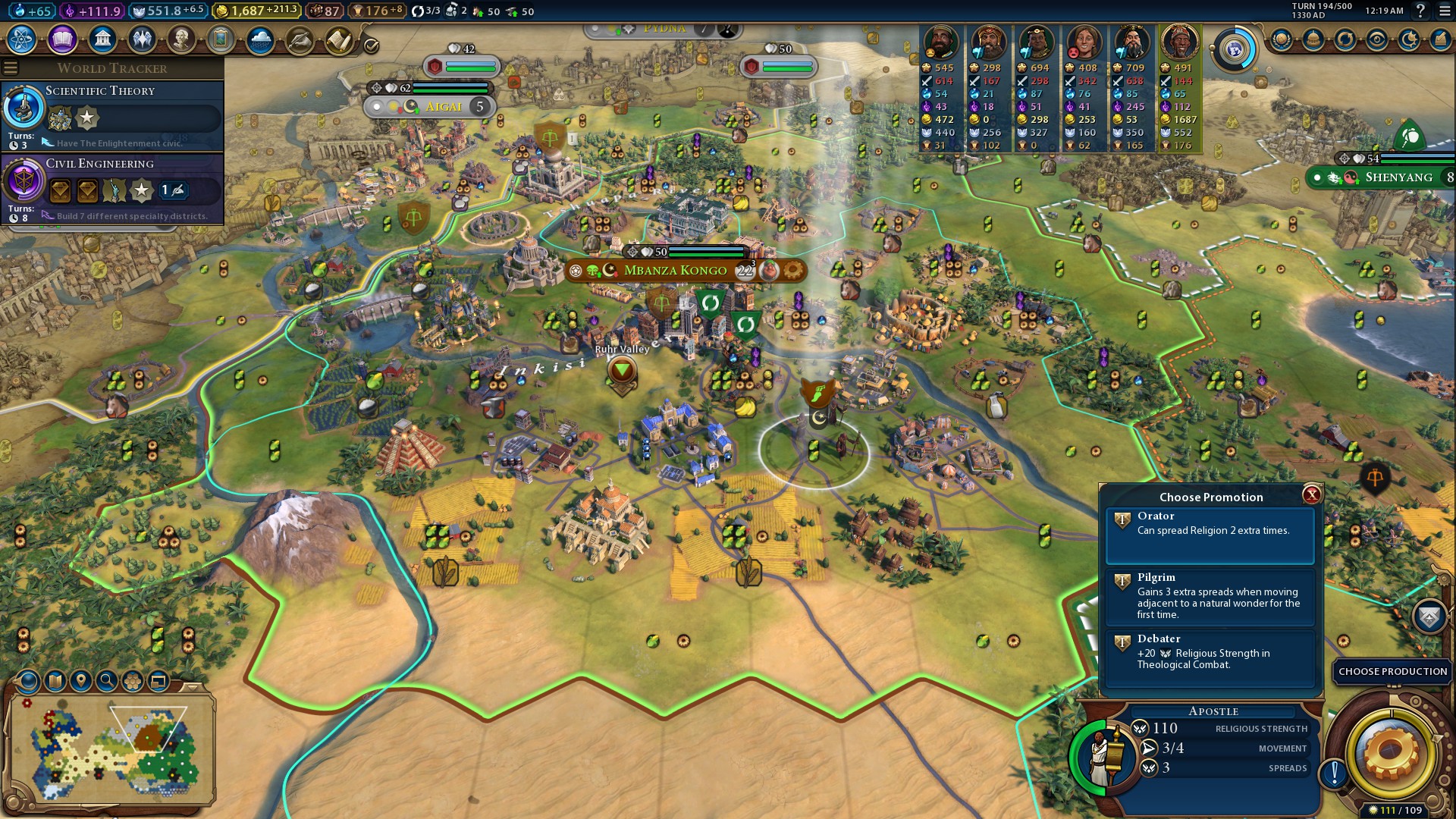
Task: Open the civics tree book icon
Action: coord(62,39)
